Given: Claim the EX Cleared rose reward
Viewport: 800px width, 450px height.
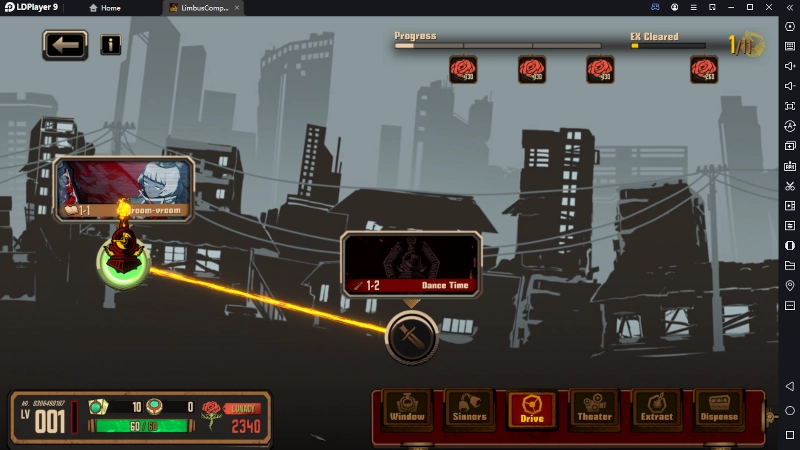Looking at the screenshot, I should tap(703, 69).
